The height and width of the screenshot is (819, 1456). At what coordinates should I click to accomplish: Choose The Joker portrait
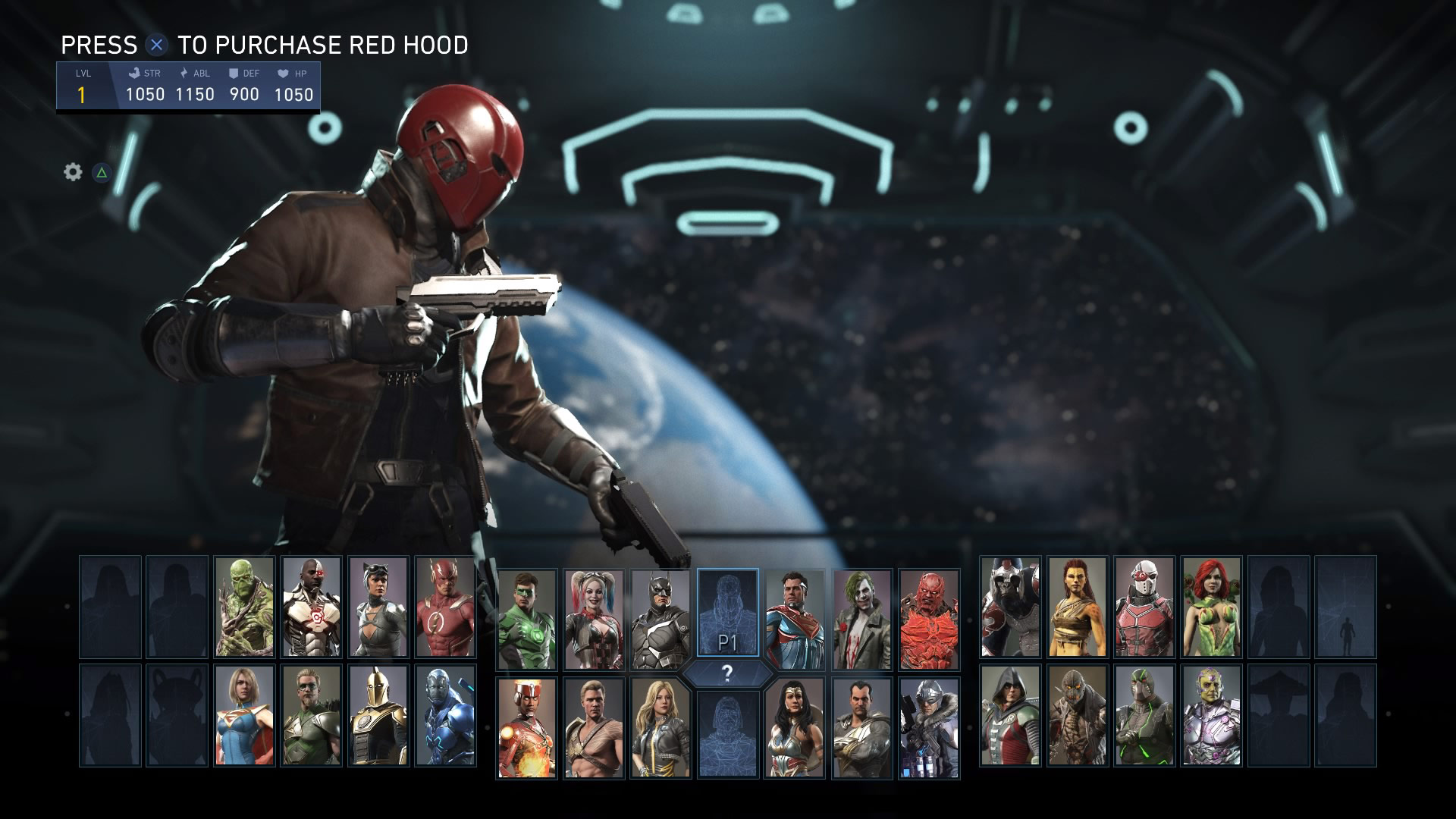pyautogui.click(x=861, y=619)
